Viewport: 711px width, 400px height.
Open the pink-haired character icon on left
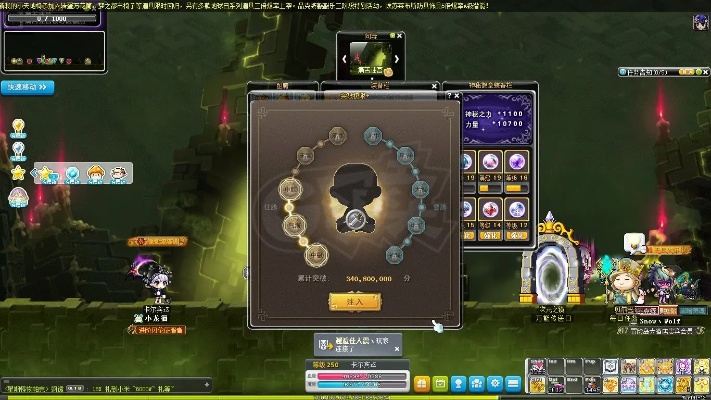coord(17,195)
